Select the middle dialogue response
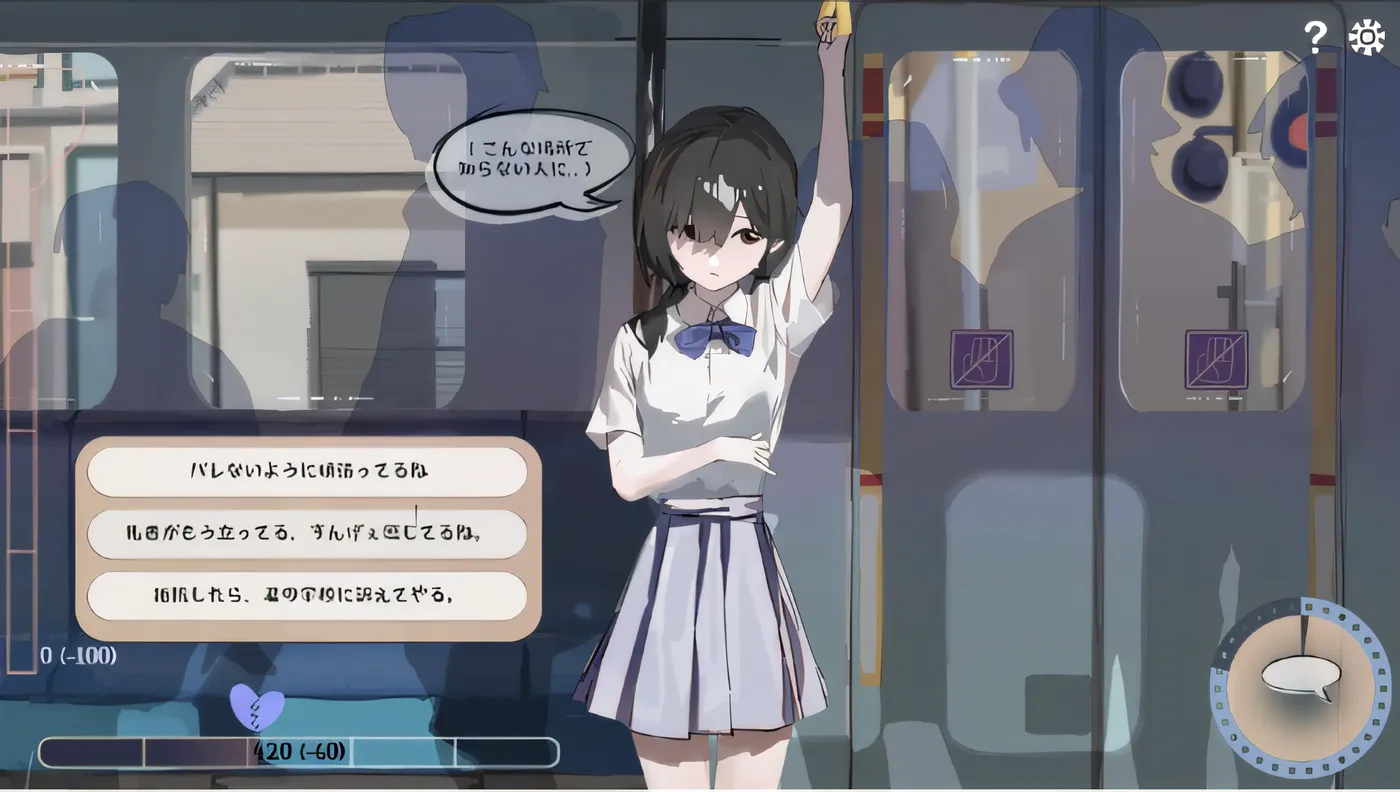Viewport: 1400px width, 792px height. tap(308, 534)
